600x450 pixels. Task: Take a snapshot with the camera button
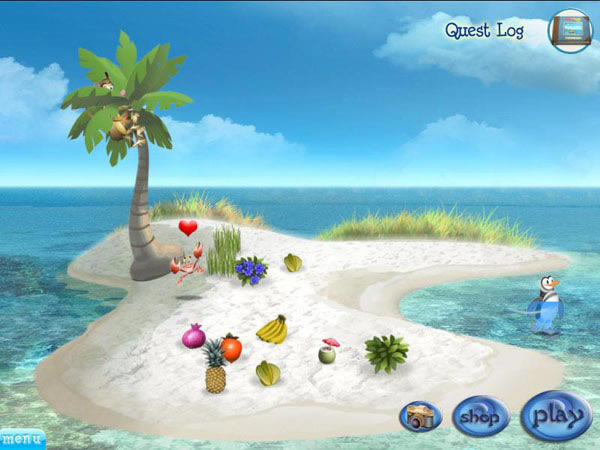(x=420, y=416)
